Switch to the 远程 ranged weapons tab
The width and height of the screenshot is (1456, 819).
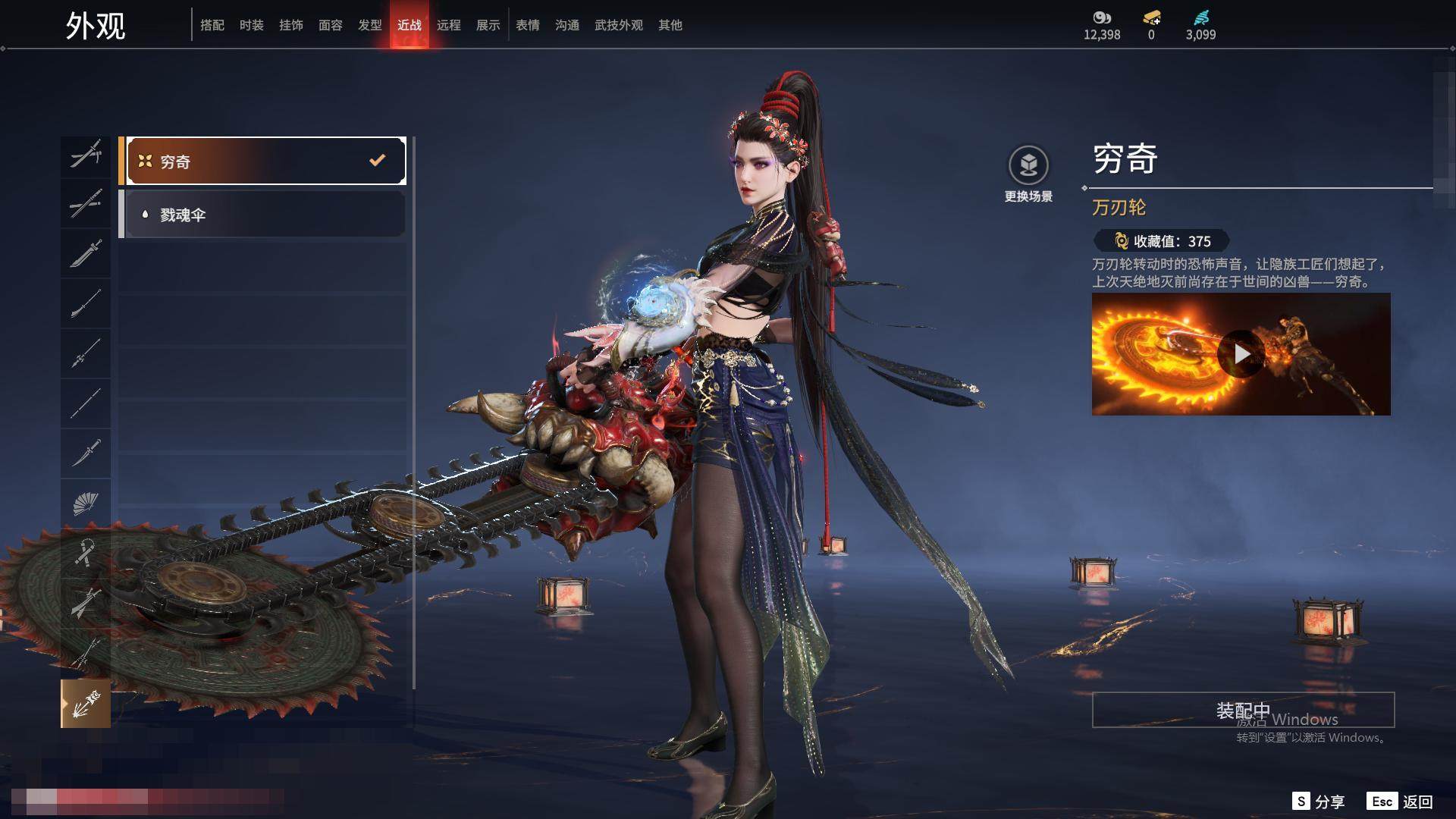[449, 25]
